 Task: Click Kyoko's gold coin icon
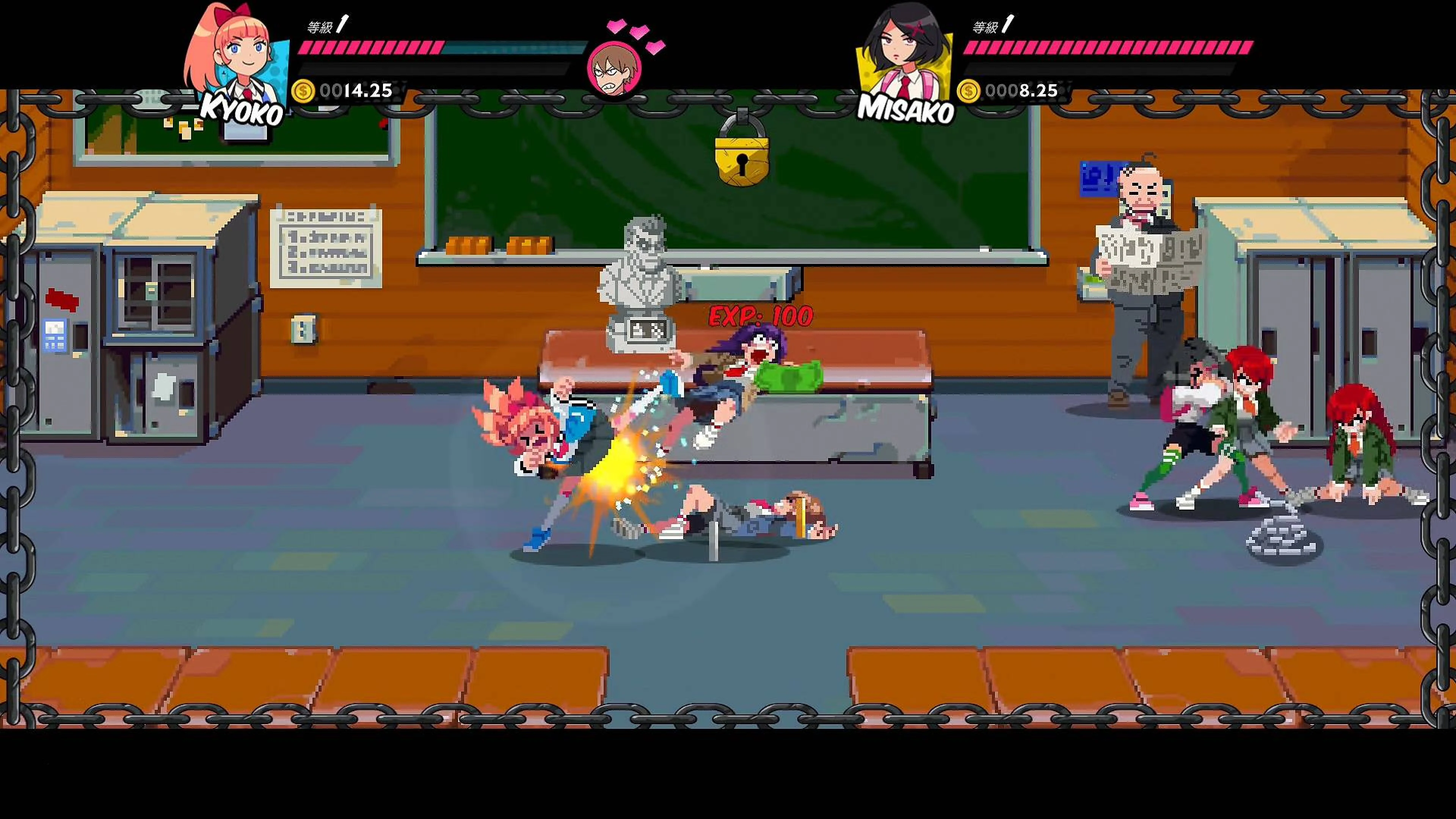pyautogui.click(x=303, y=91)
